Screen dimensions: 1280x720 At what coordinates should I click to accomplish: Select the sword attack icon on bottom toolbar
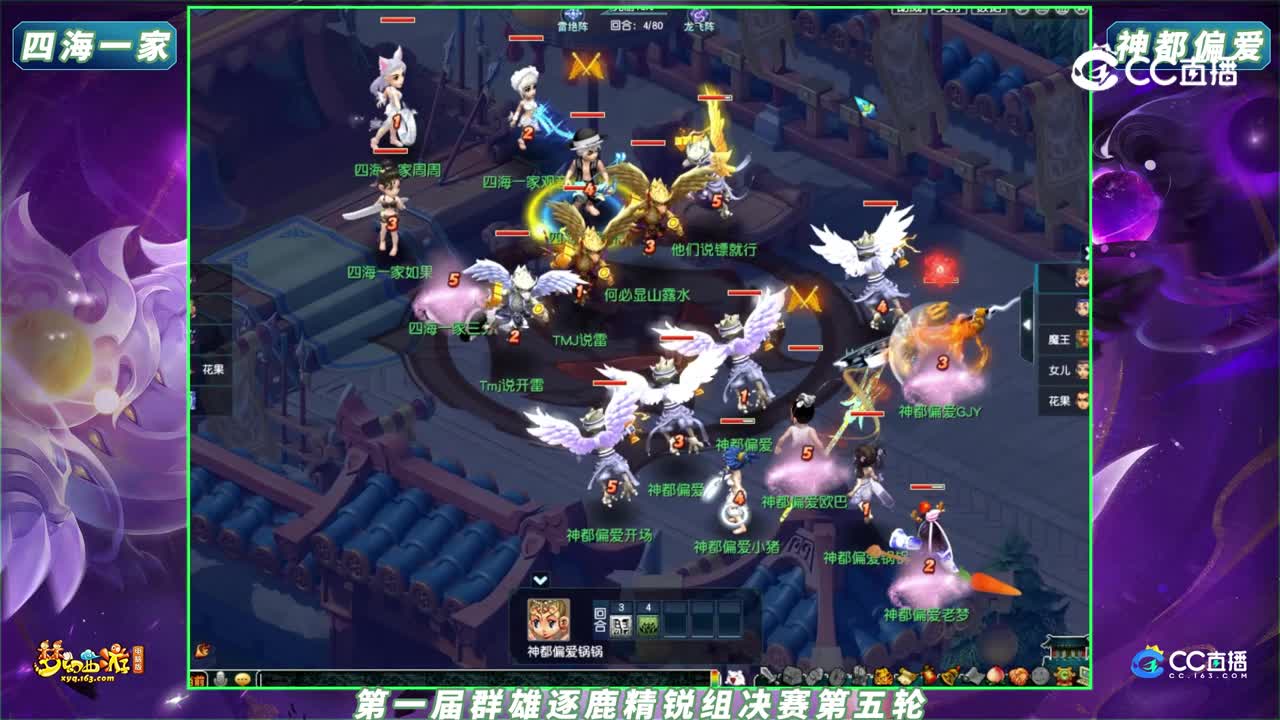click(x=768, y=676)
